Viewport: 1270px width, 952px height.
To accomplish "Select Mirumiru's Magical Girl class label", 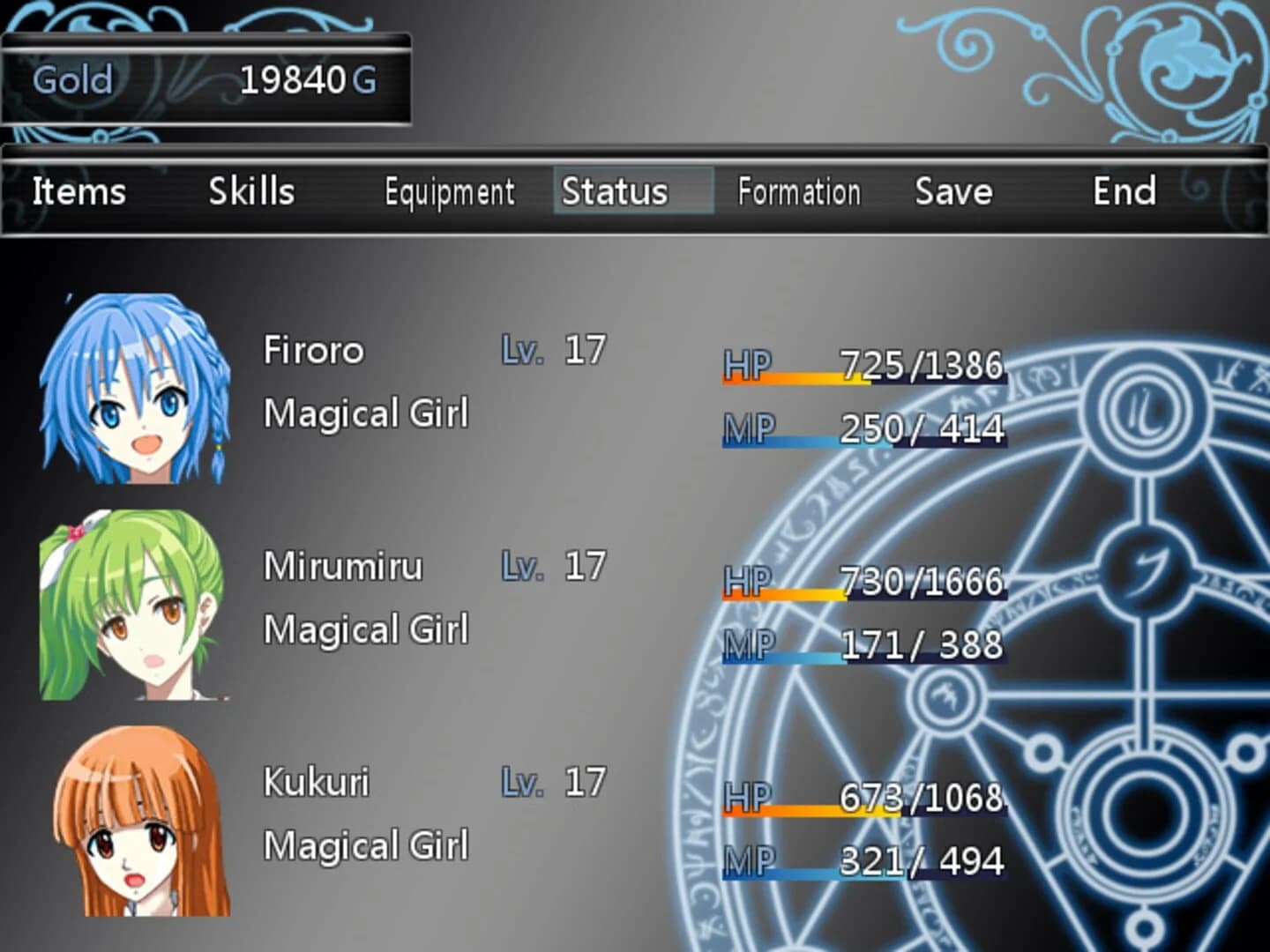I will click(366, 628).
